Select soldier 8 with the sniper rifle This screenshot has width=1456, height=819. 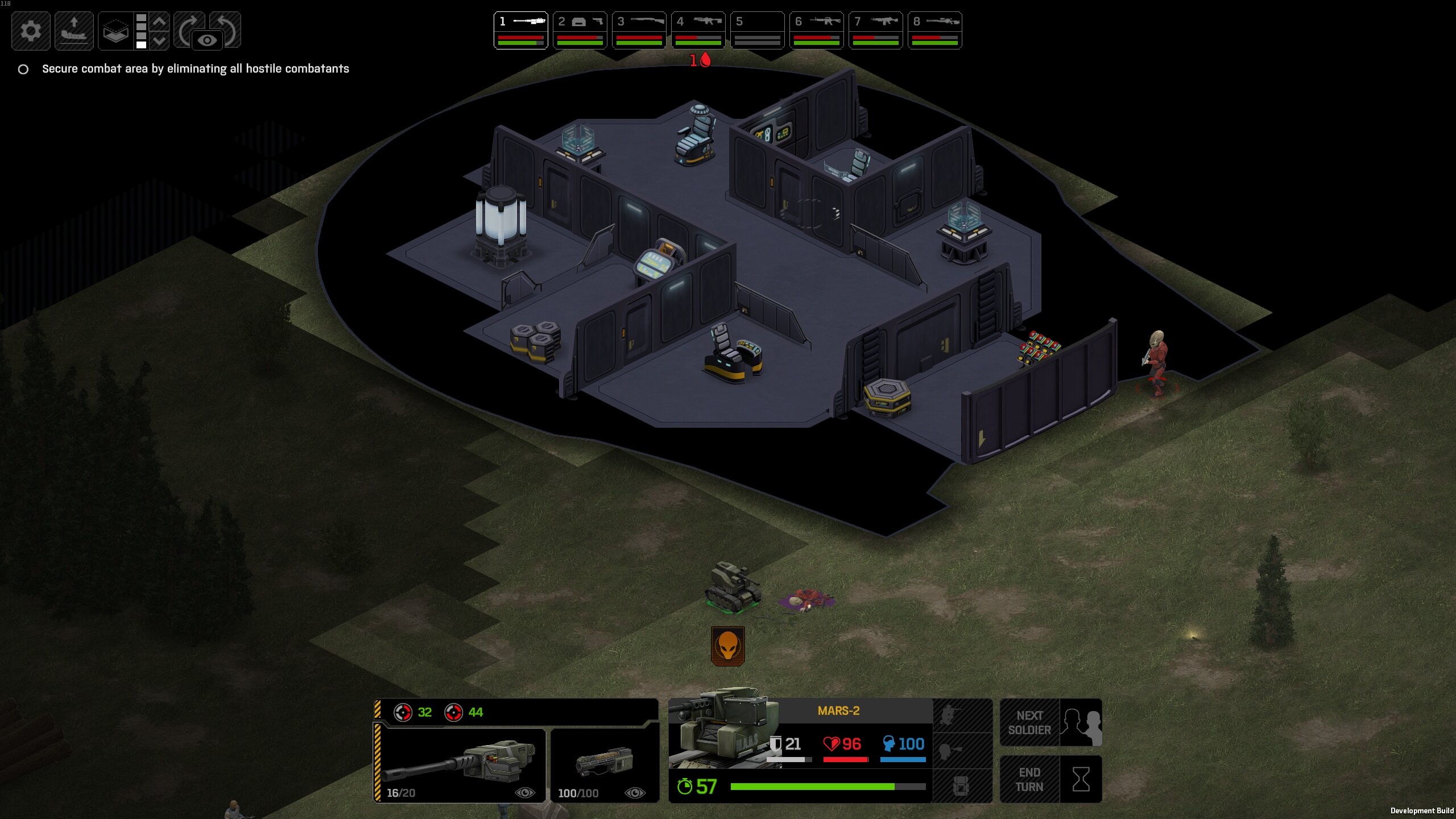(934, 30)
